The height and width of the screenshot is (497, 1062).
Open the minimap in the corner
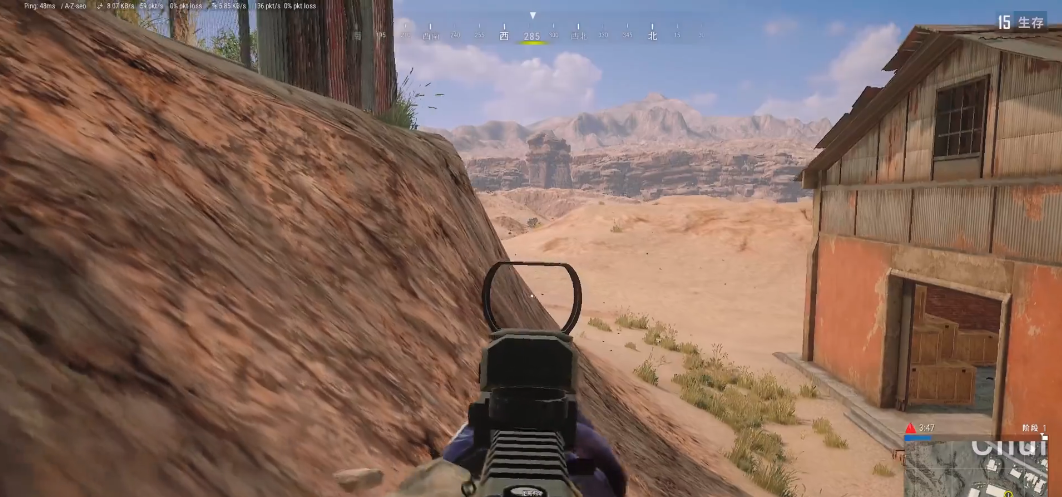(x=976, y=468)
